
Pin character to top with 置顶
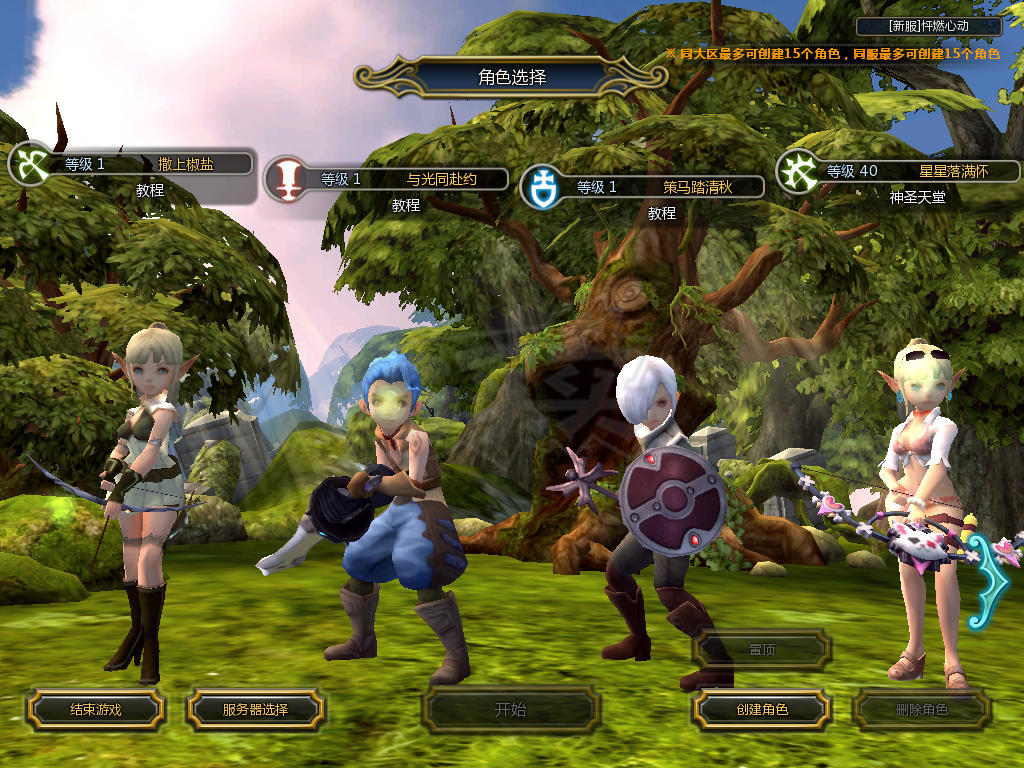pyautogui.click(x=761, y=650)
